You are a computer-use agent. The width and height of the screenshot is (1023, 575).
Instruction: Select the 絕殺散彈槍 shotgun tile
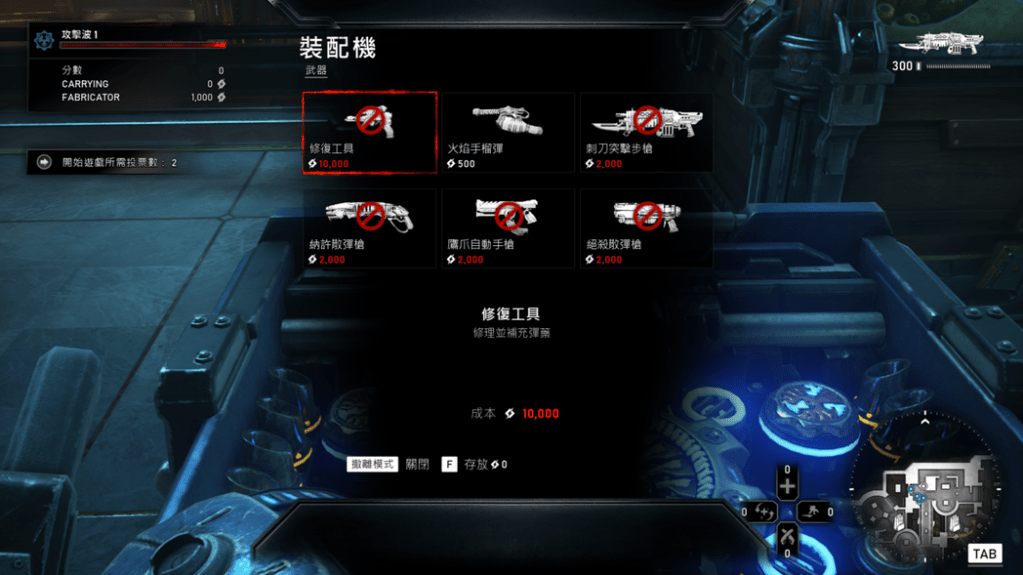click(x=646, y=228)
